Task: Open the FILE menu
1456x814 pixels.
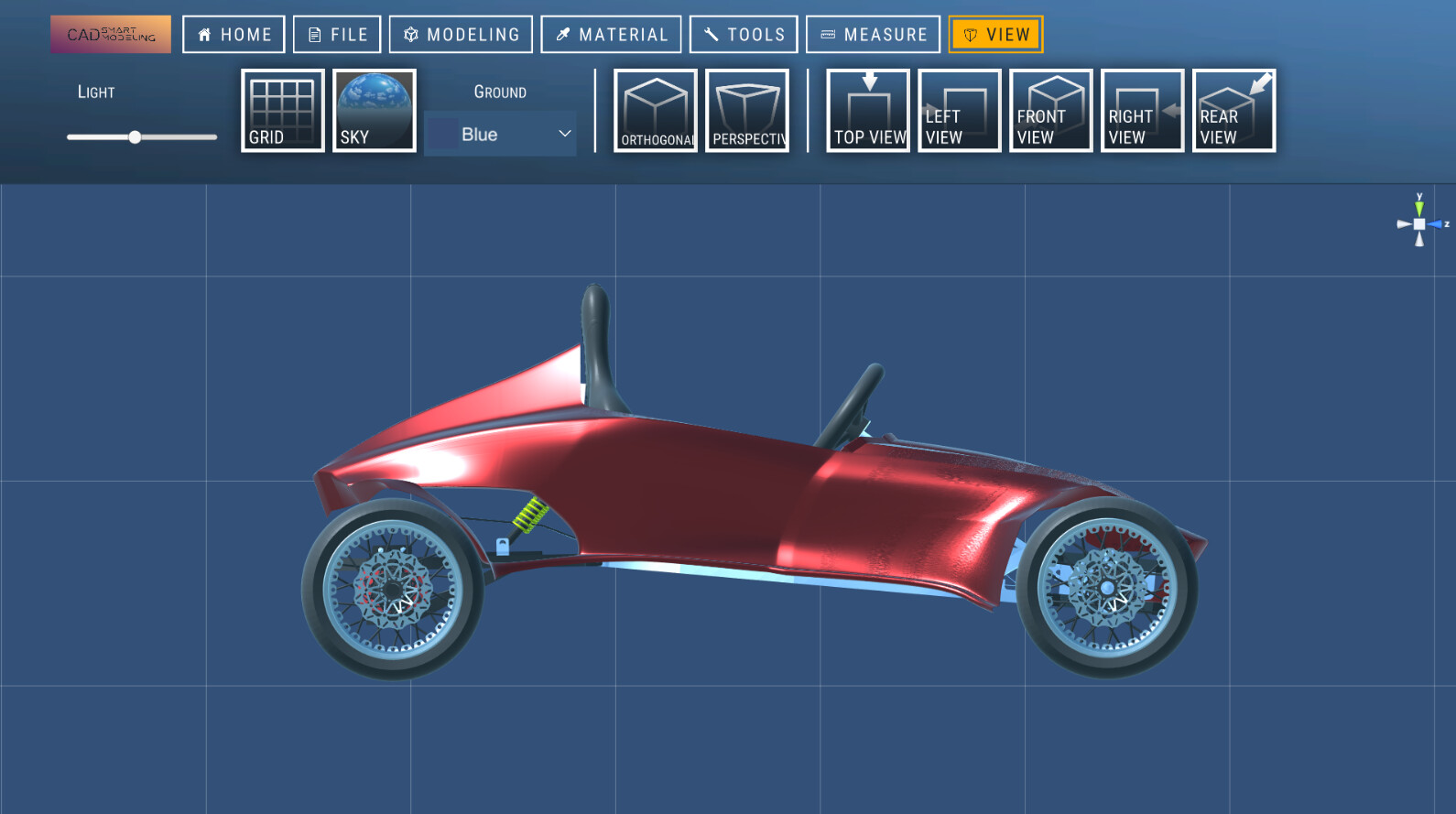Action: [336, 34]
